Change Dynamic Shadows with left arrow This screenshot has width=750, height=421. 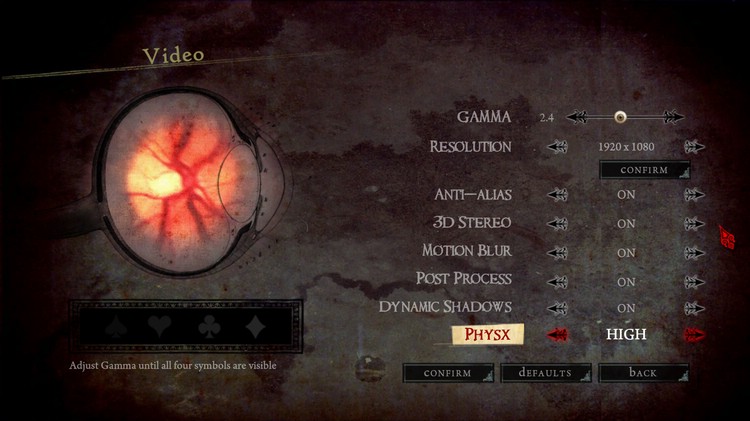(557, 308)
